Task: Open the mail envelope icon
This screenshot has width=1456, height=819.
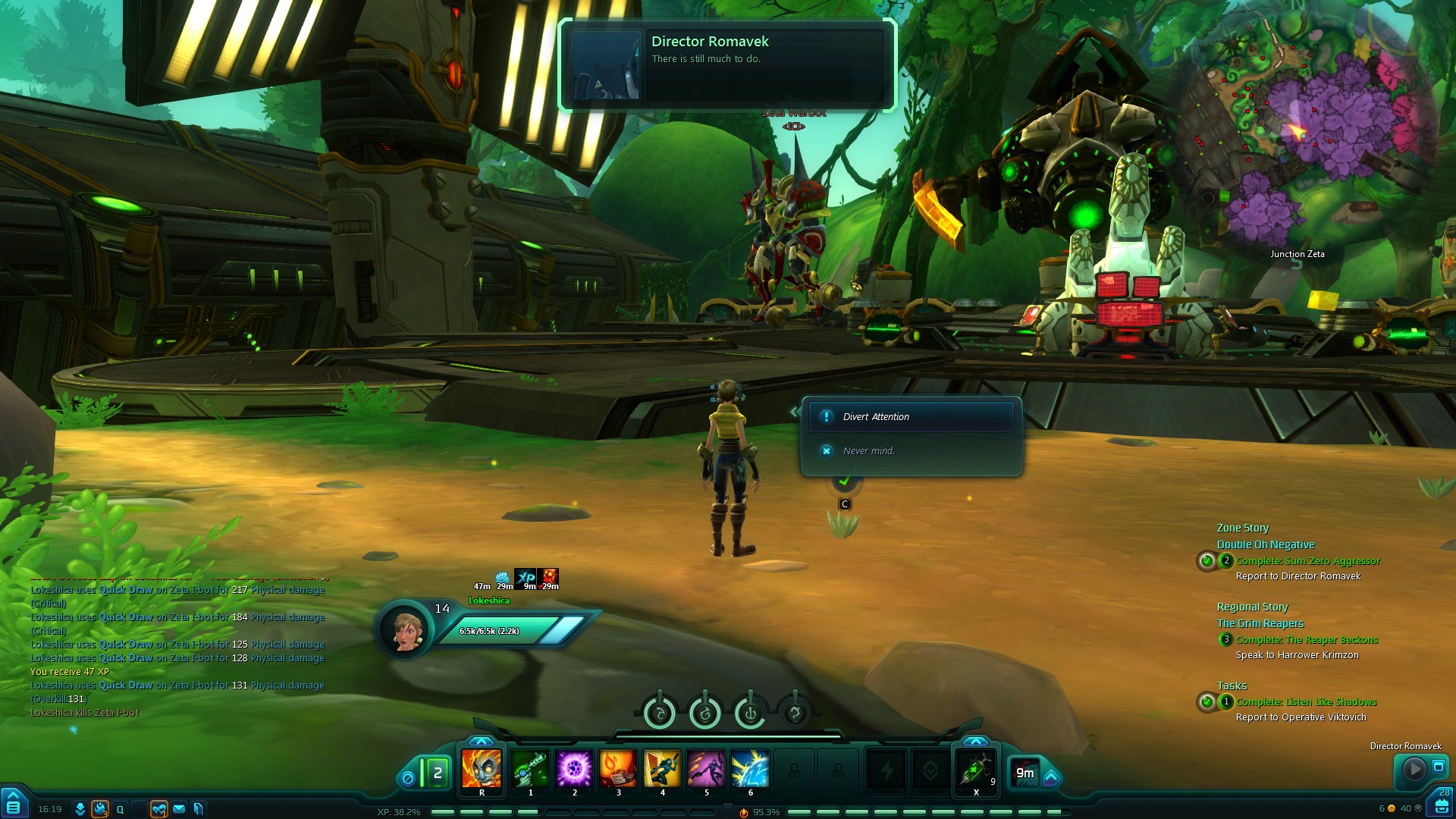Action: pos(179,809)
